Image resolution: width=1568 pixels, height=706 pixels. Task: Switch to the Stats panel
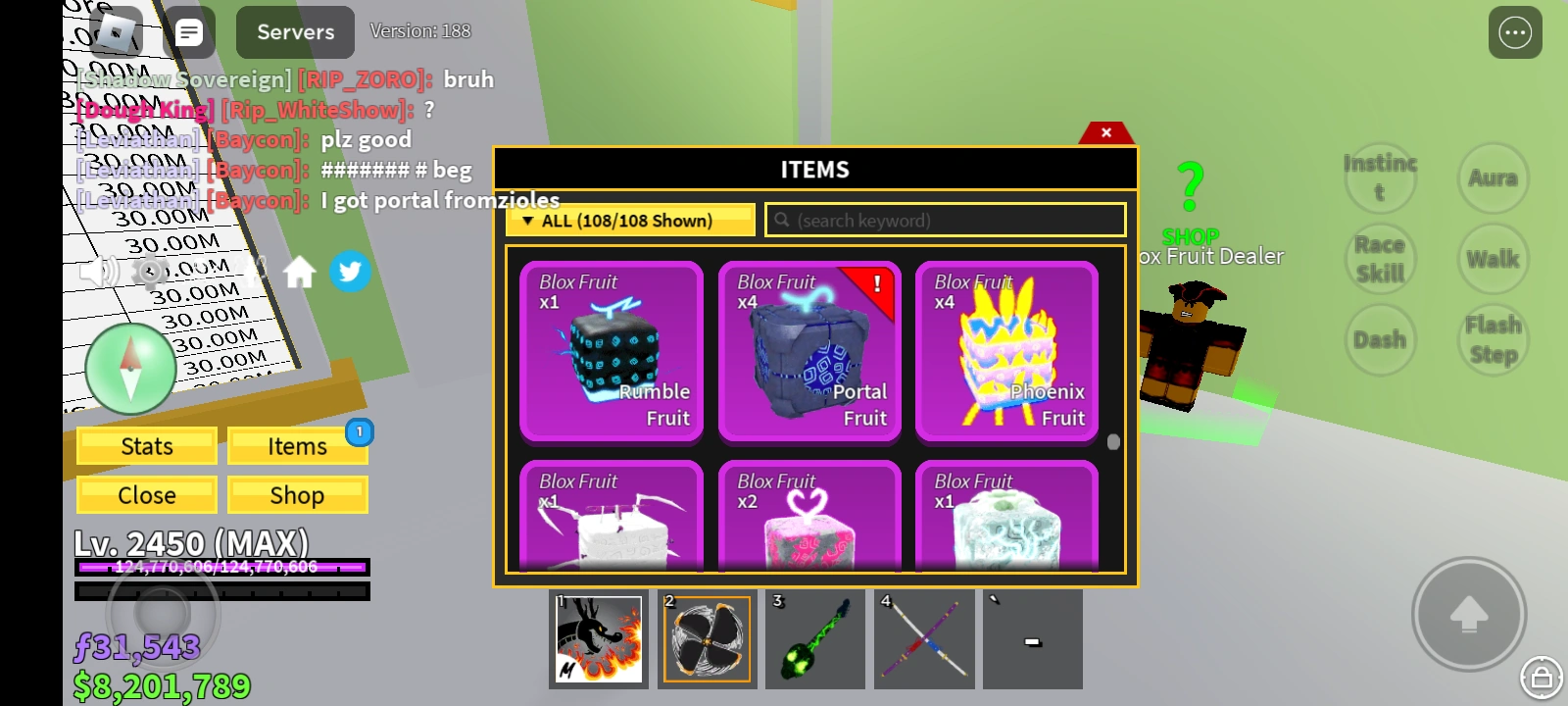tap(146, 446)
